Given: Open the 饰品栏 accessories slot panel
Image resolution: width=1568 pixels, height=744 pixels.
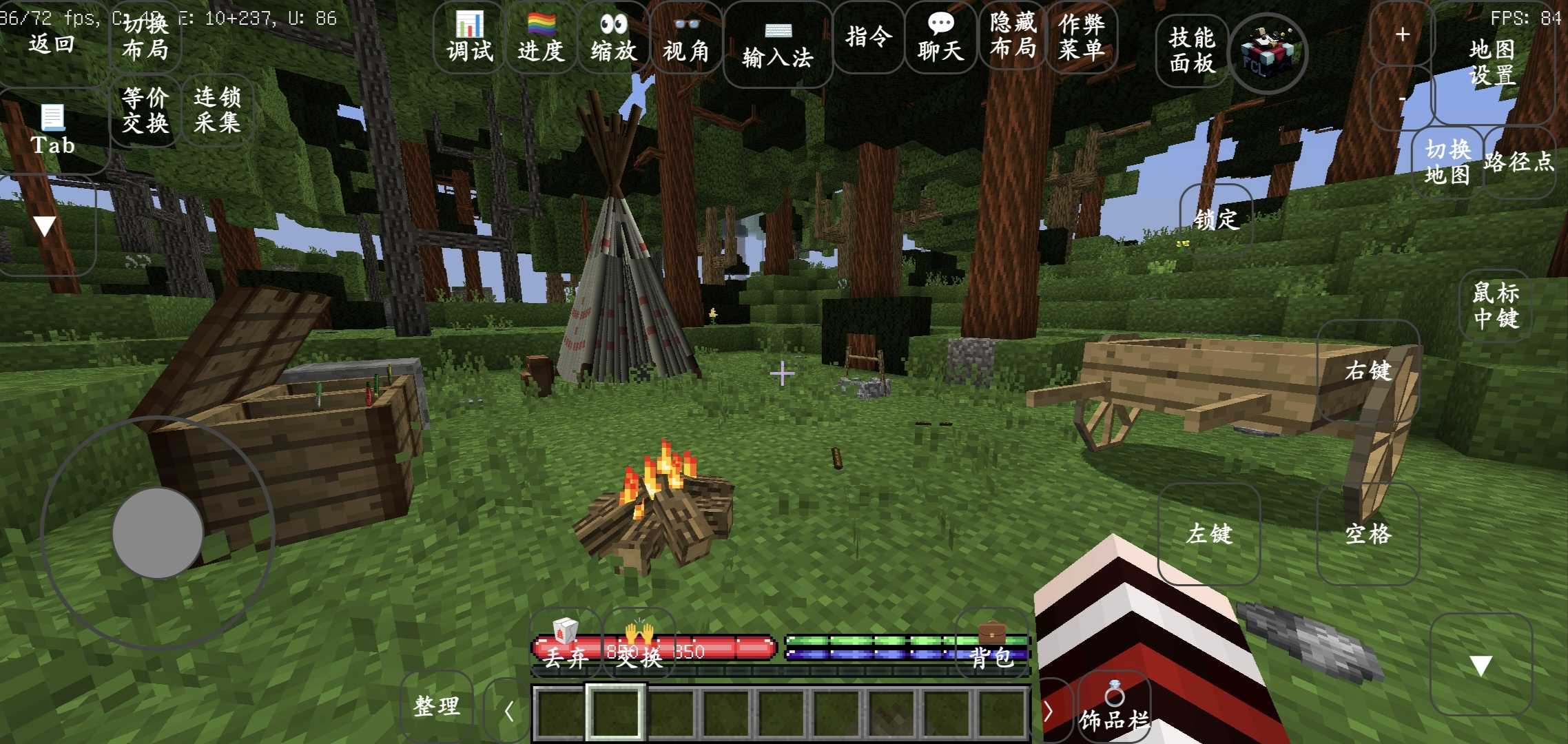Looking at the screenshot, I should [x=1113, y=710].
